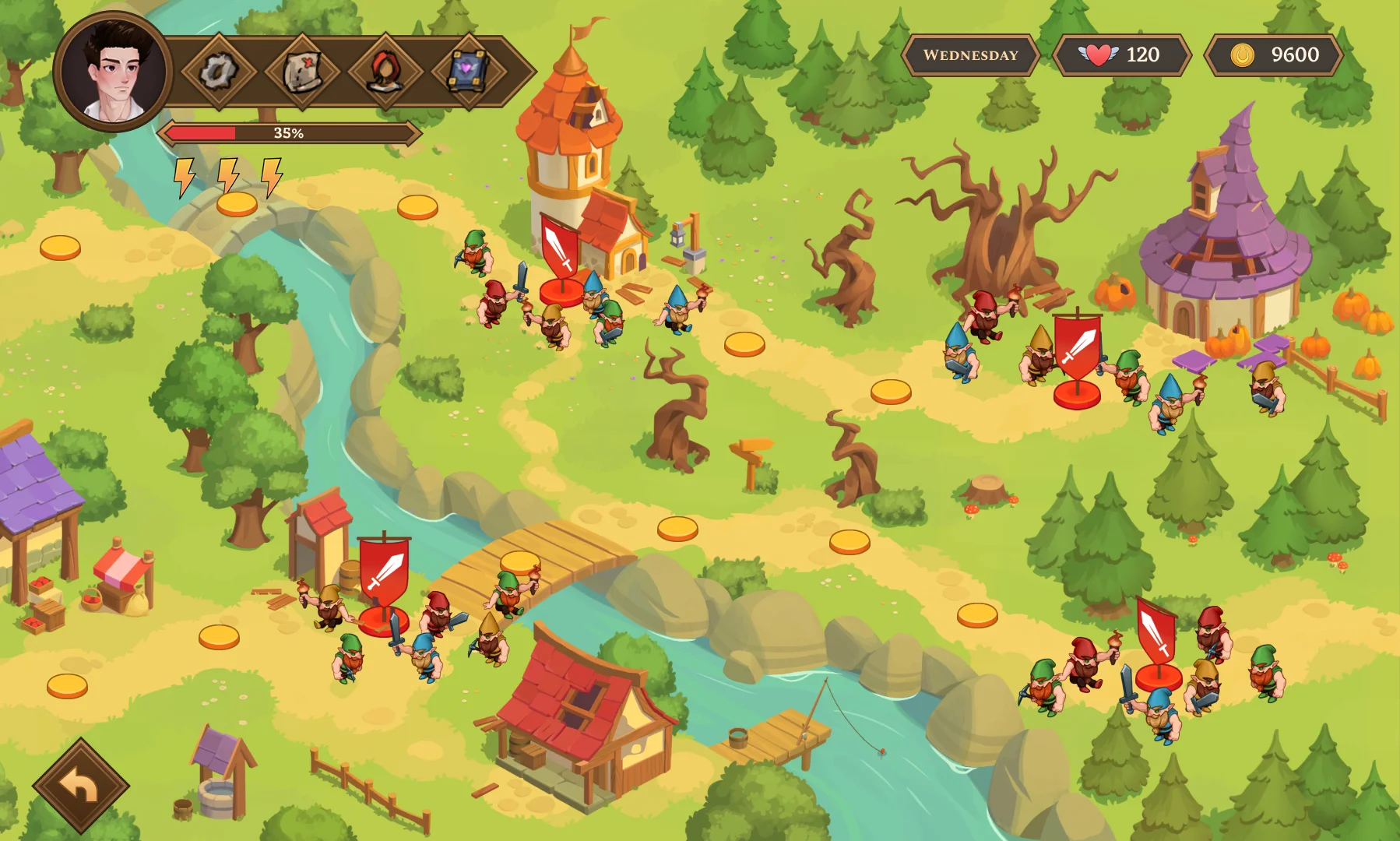The height and width of the screenshot is (841, 1400).
Task: Open the red-haired character icon
Action: coord(385,72)
